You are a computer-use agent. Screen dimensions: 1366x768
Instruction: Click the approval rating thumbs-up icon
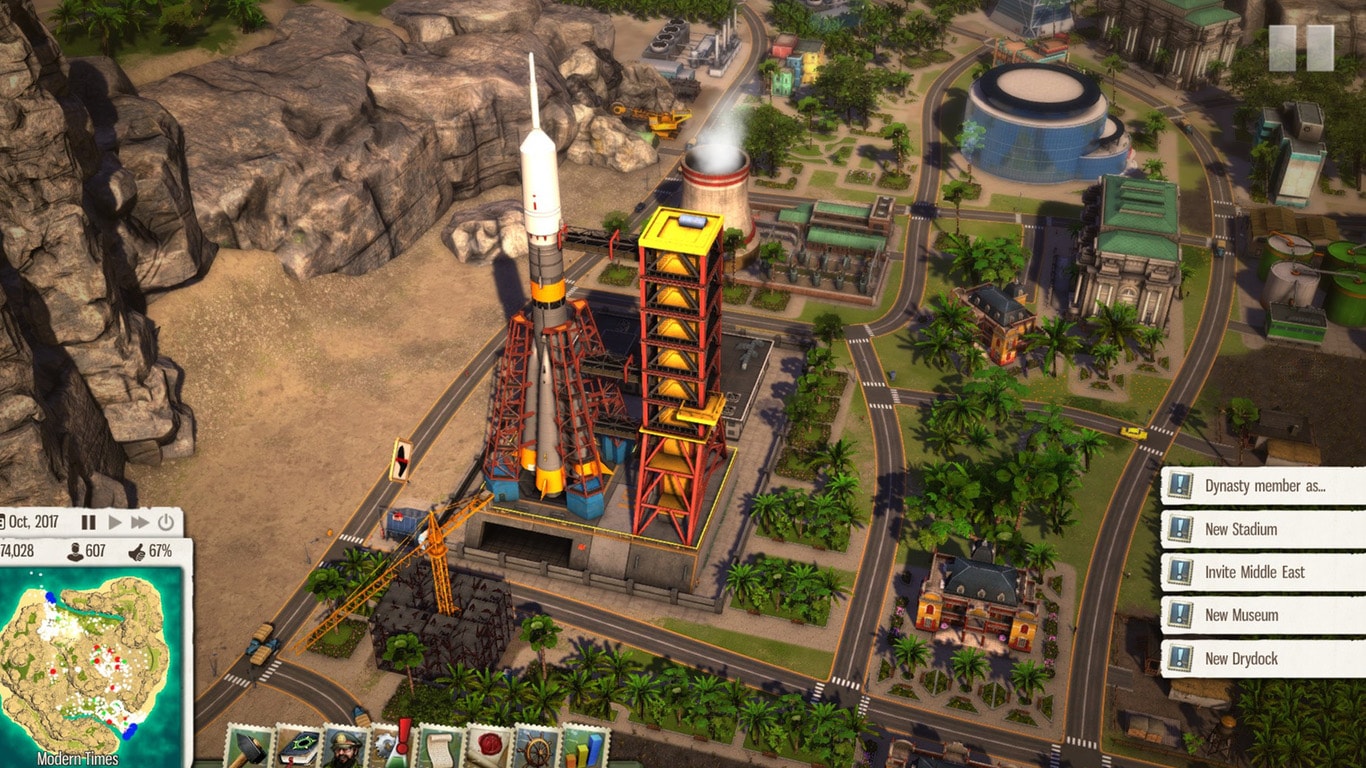pyautogui.click(x=137, y=551)
